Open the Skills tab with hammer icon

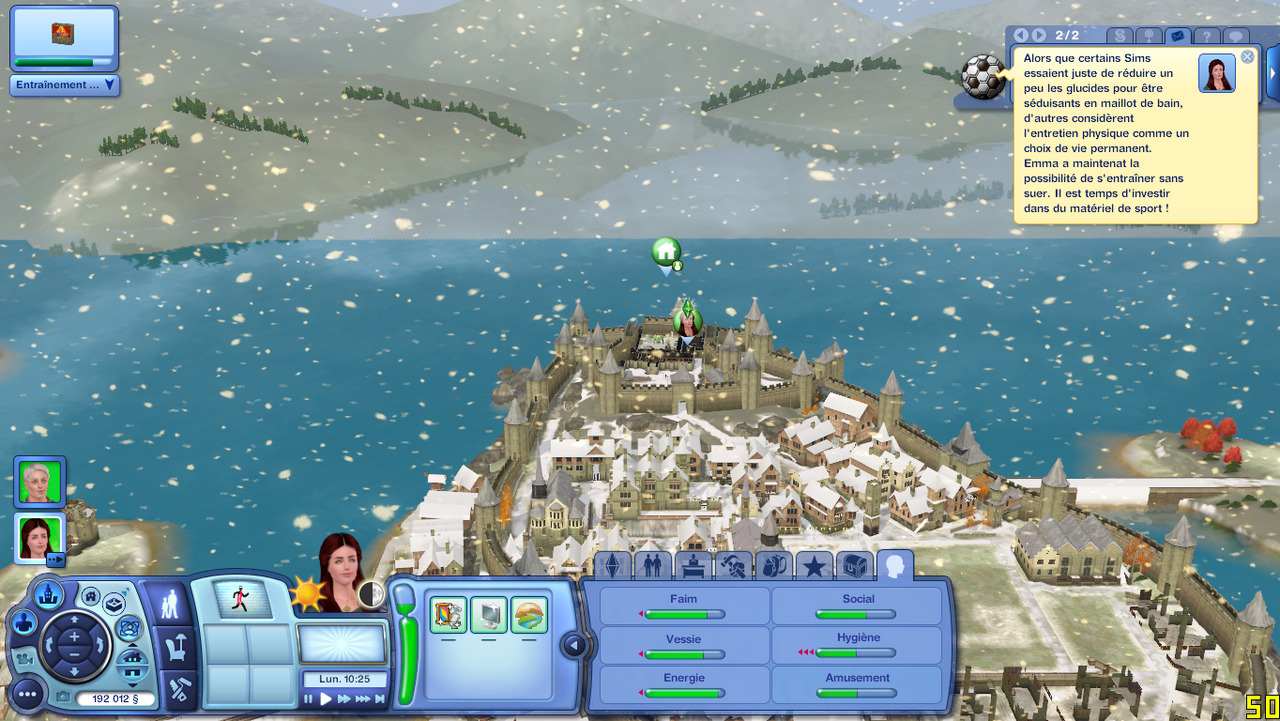click(x=733, y=566)
